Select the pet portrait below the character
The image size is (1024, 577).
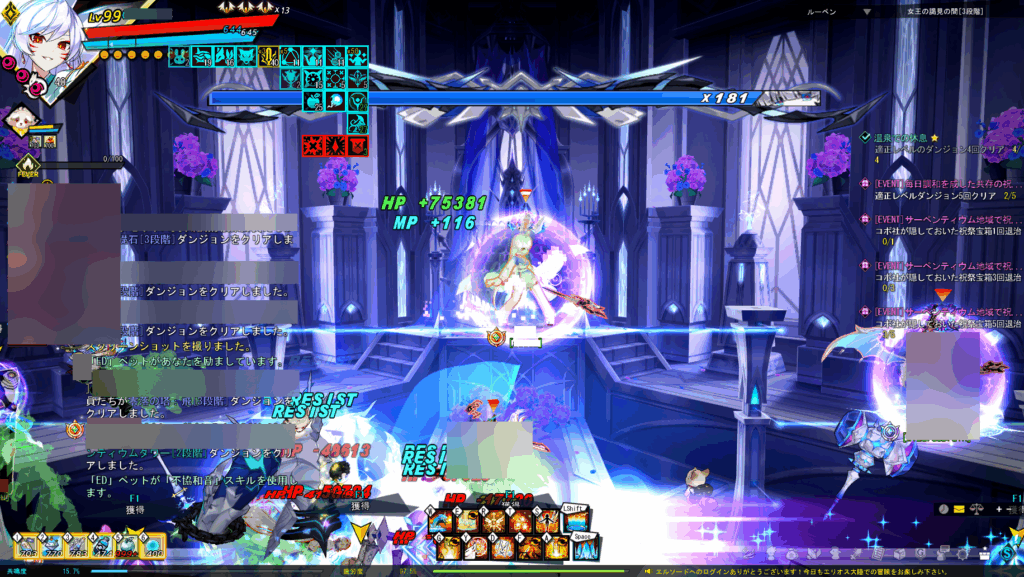[20, 123]
